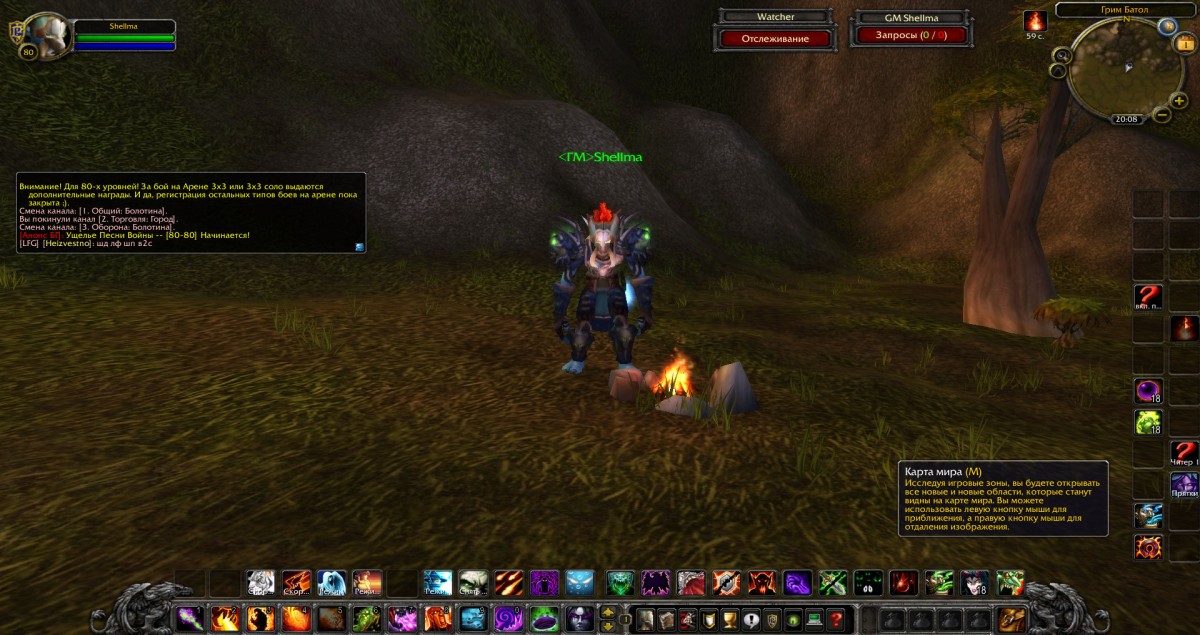
Task: Select the Watcher panel title
Action: click(775, 17)
